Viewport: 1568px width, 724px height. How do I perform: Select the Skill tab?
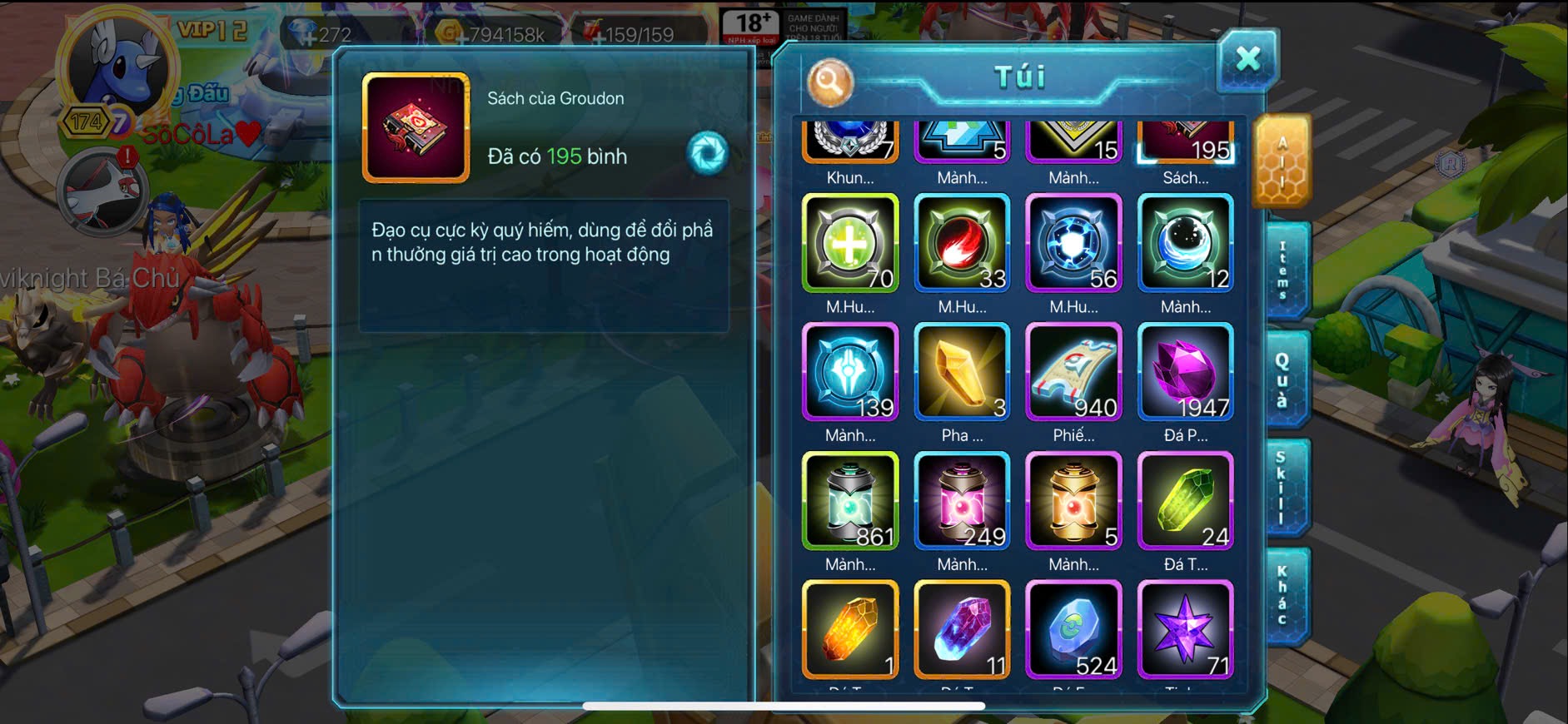click(x=1283, y=488)
